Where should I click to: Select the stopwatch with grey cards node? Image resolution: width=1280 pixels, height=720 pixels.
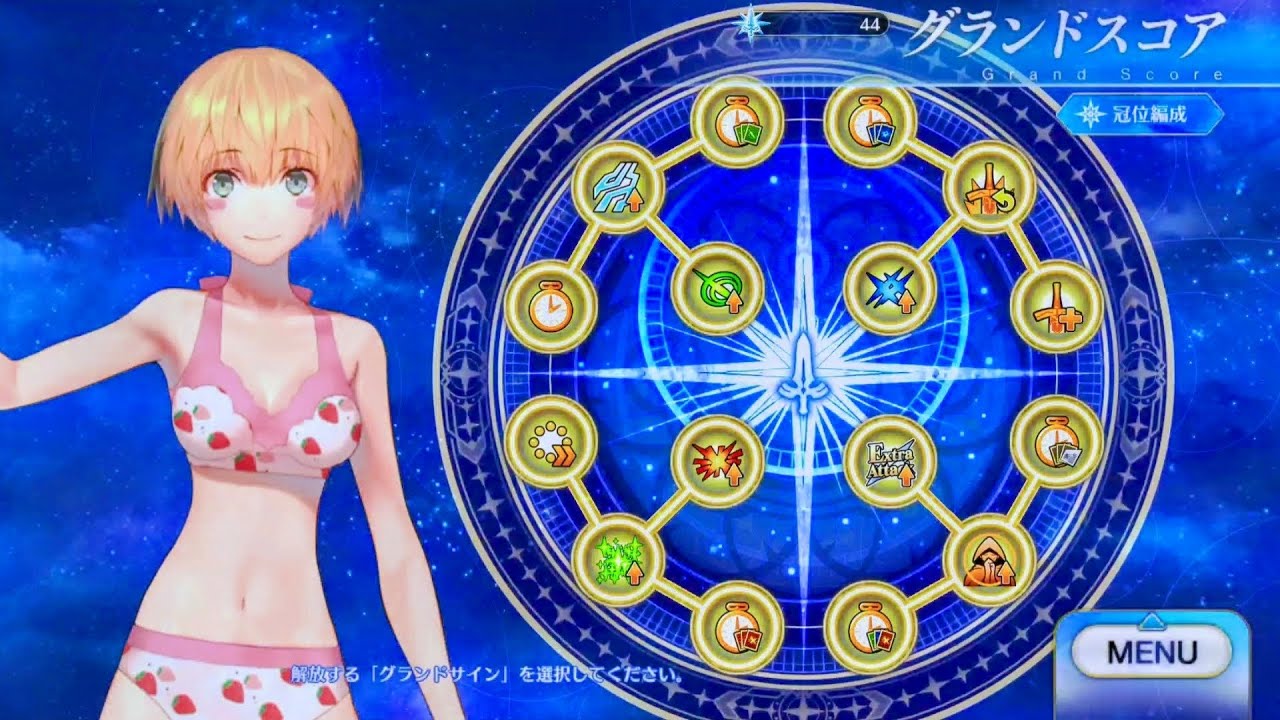tap(1056, 440)
